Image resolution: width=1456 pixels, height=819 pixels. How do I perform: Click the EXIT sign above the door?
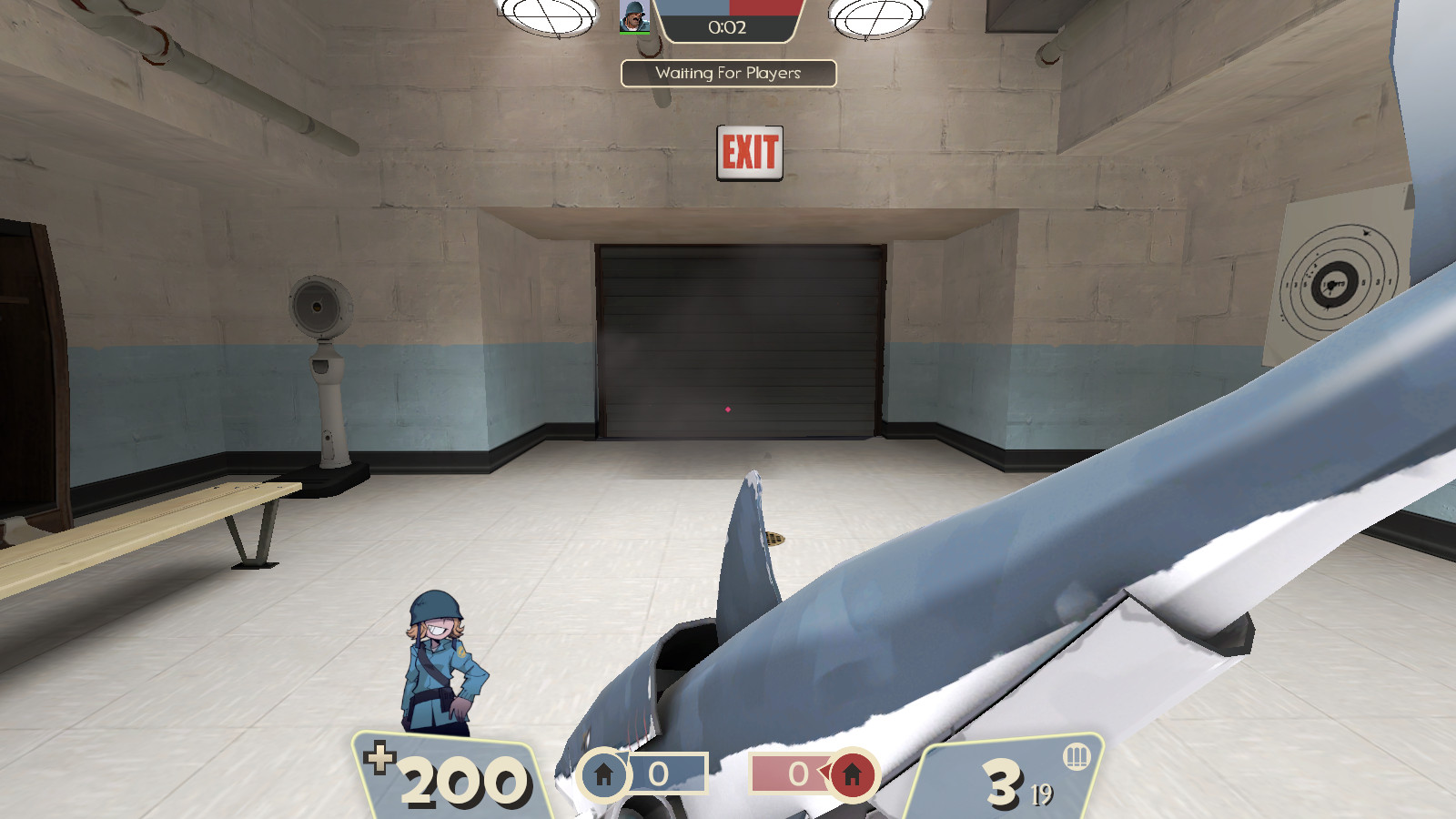coord(748,153)
